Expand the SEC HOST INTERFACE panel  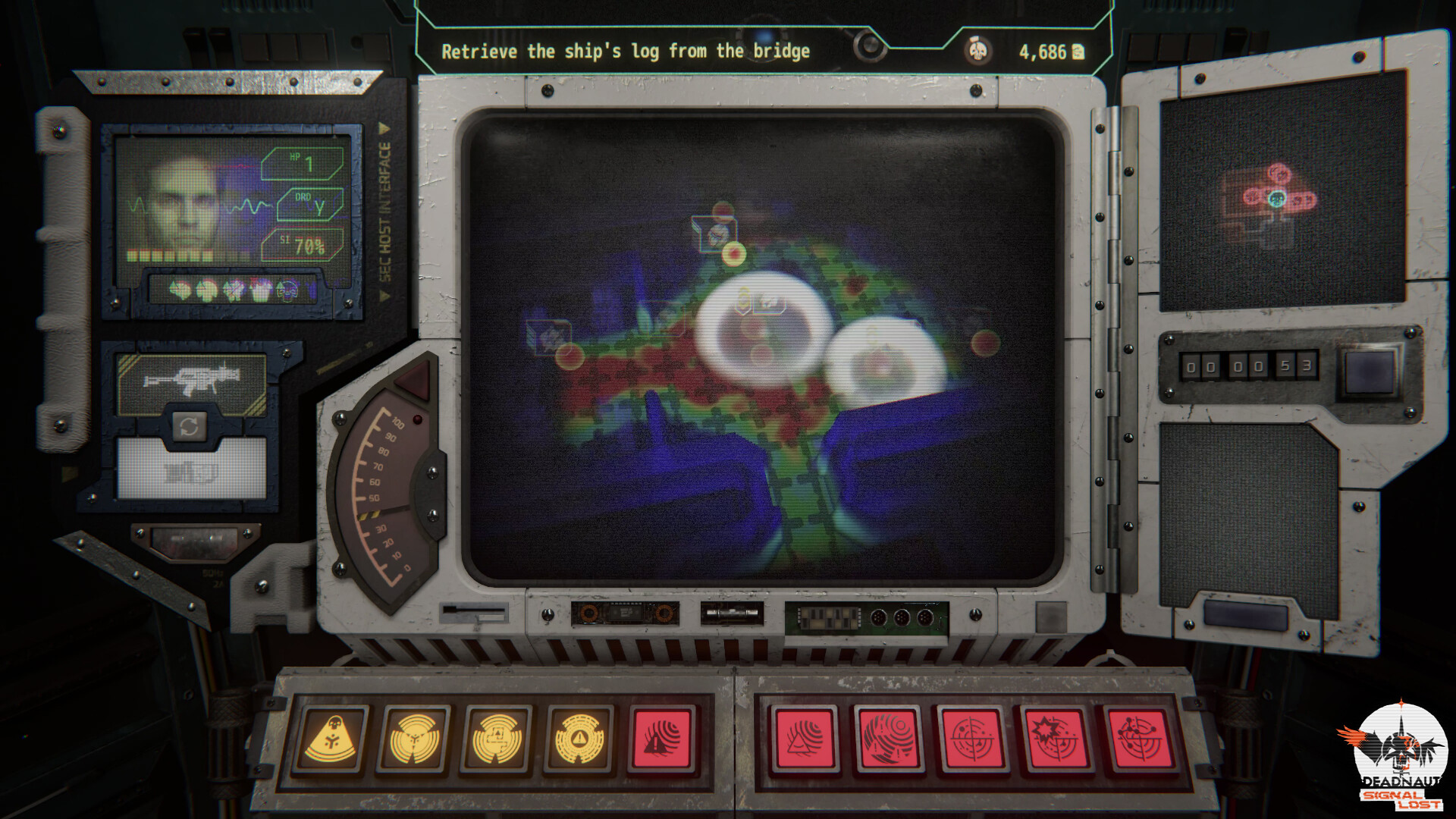[x=385, y=205]
